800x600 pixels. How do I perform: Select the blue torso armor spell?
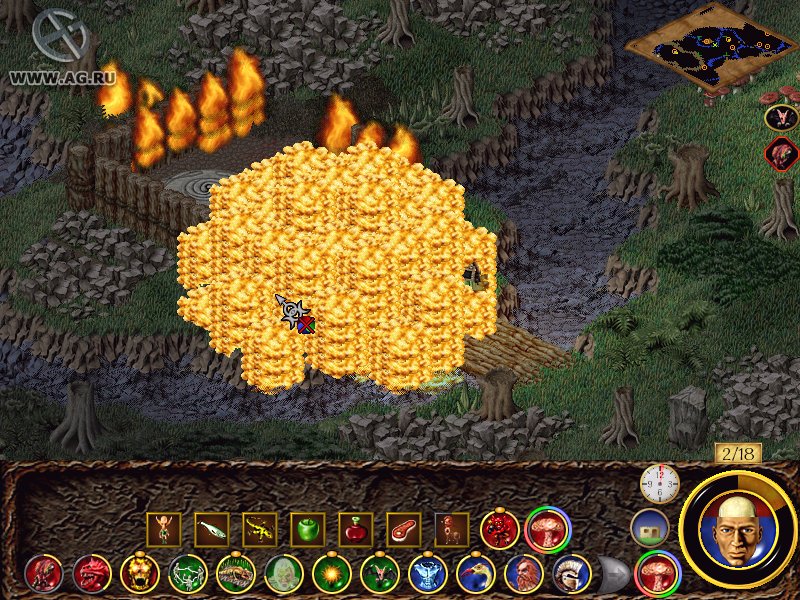428,574
